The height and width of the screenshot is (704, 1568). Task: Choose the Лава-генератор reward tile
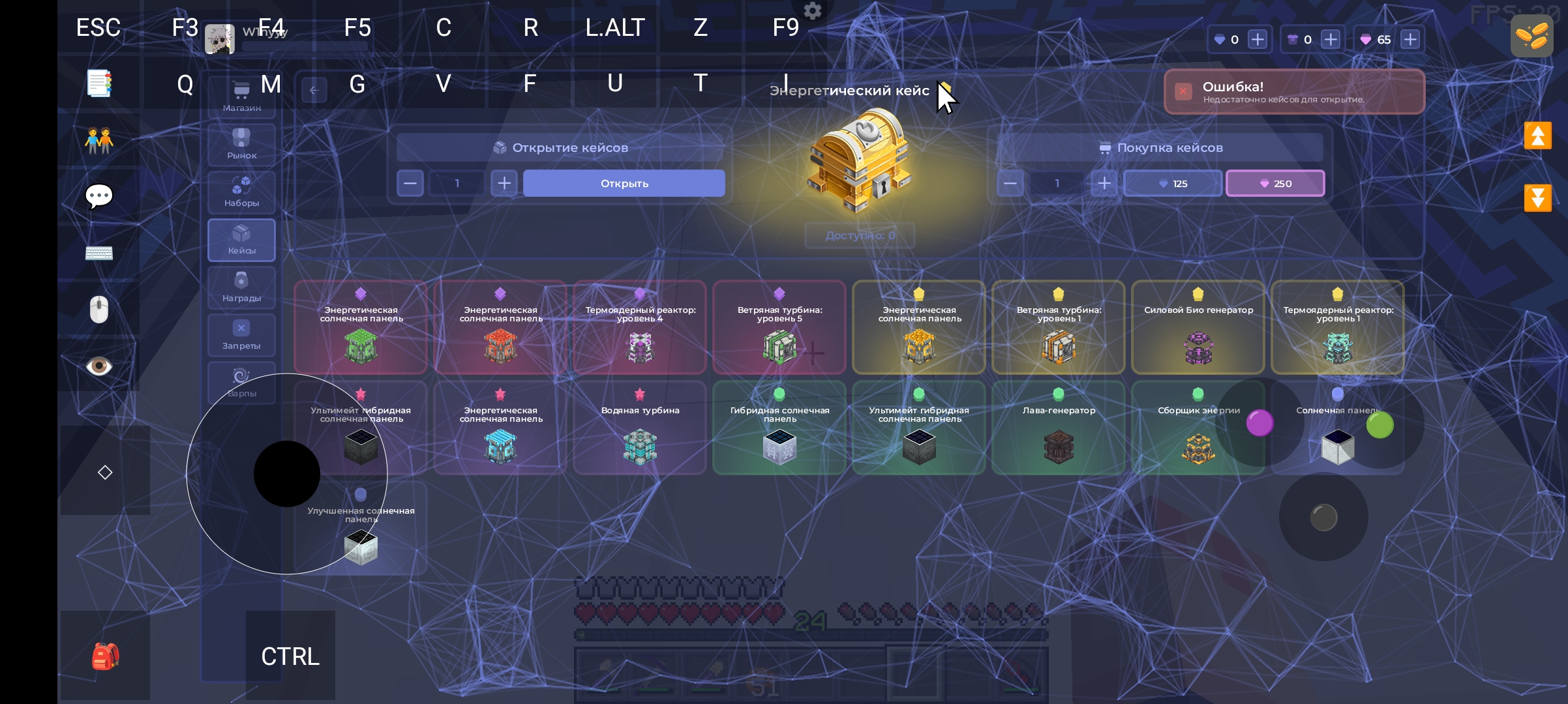click(x=1058, y=428)
